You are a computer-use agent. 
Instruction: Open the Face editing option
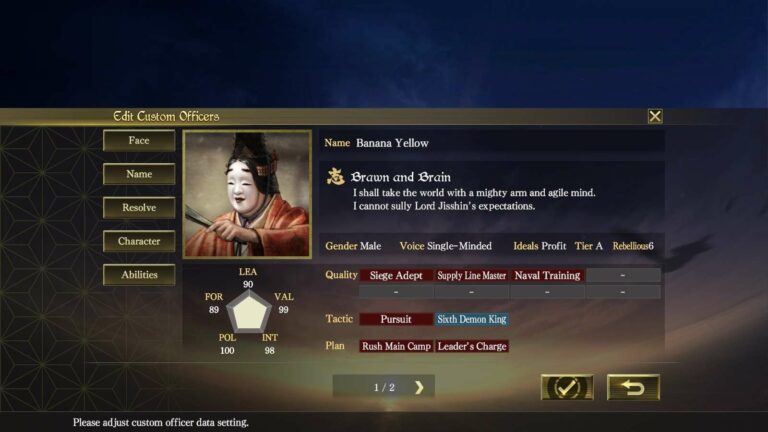(x=139, y=141)
